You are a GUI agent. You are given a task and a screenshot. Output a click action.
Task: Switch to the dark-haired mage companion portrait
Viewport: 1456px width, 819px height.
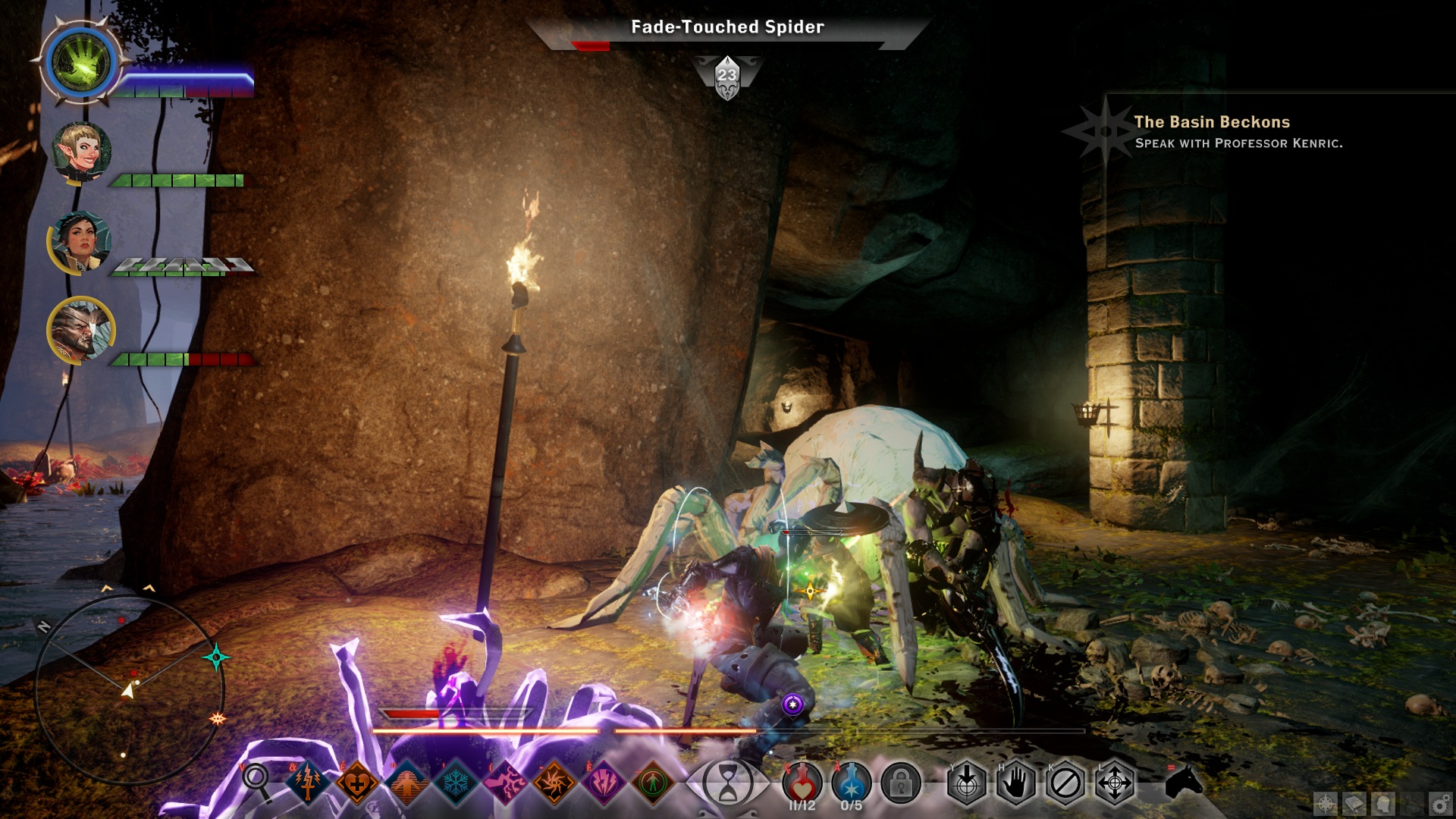coord(80,241)
